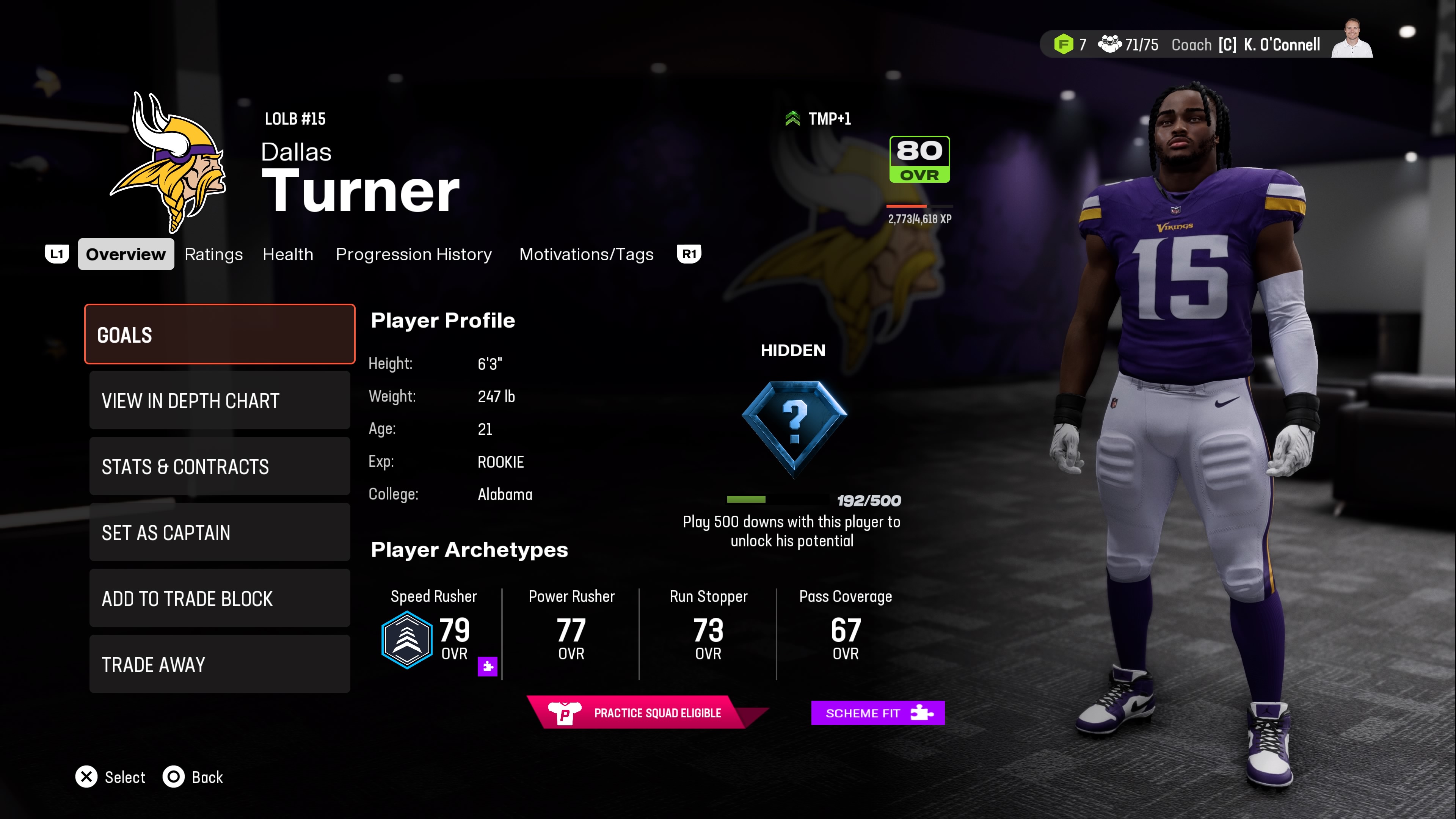The height and width of the screenshot is (819, 1456).
Task: Open Dallas Turner's view in depth chart
Action: pyautogui.click(x=219, y=401)
